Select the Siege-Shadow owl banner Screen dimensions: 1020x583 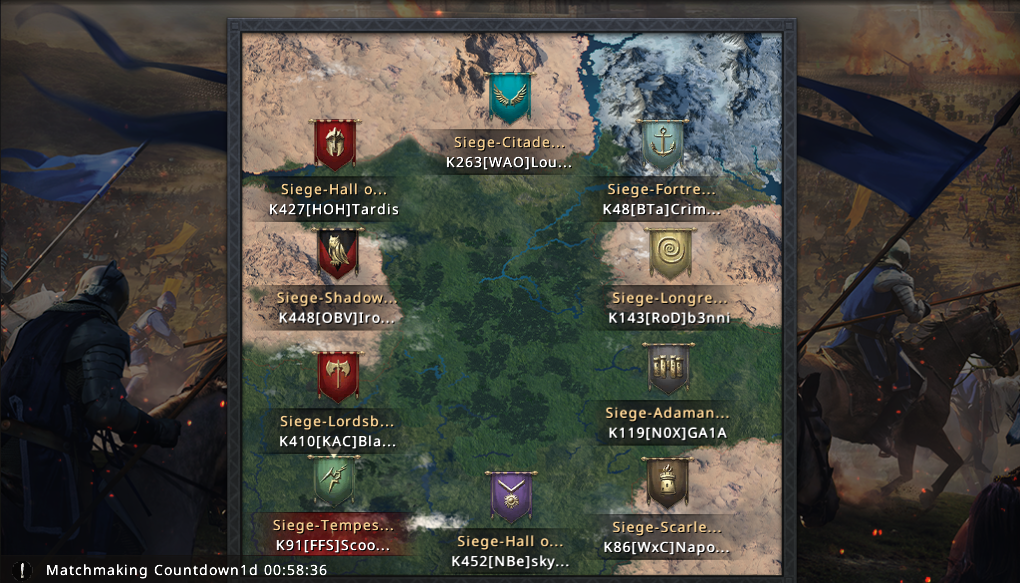click(x=337, y=254)
